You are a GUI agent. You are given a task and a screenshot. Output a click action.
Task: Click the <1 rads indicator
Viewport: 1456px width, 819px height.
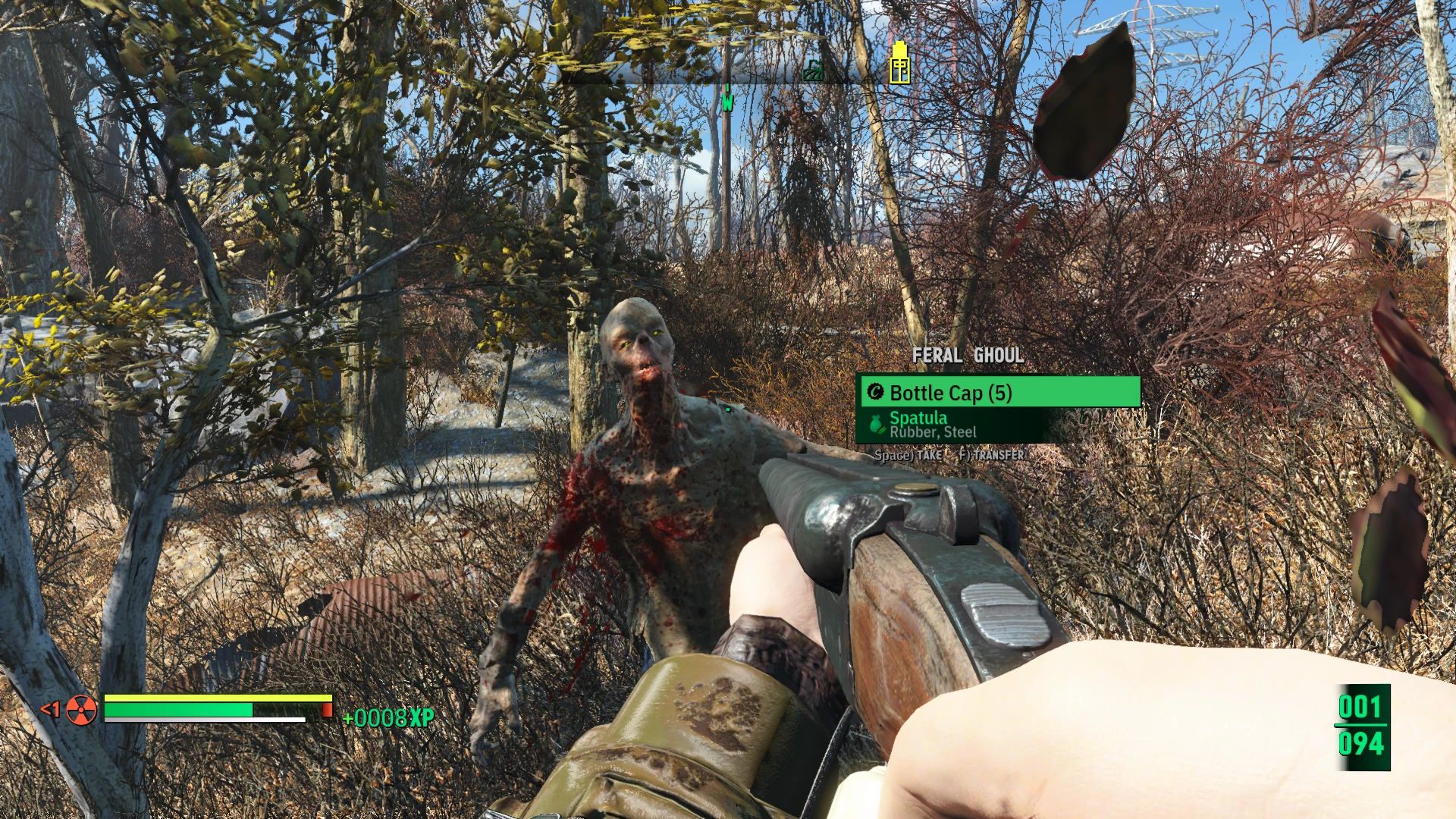(52, 708)
